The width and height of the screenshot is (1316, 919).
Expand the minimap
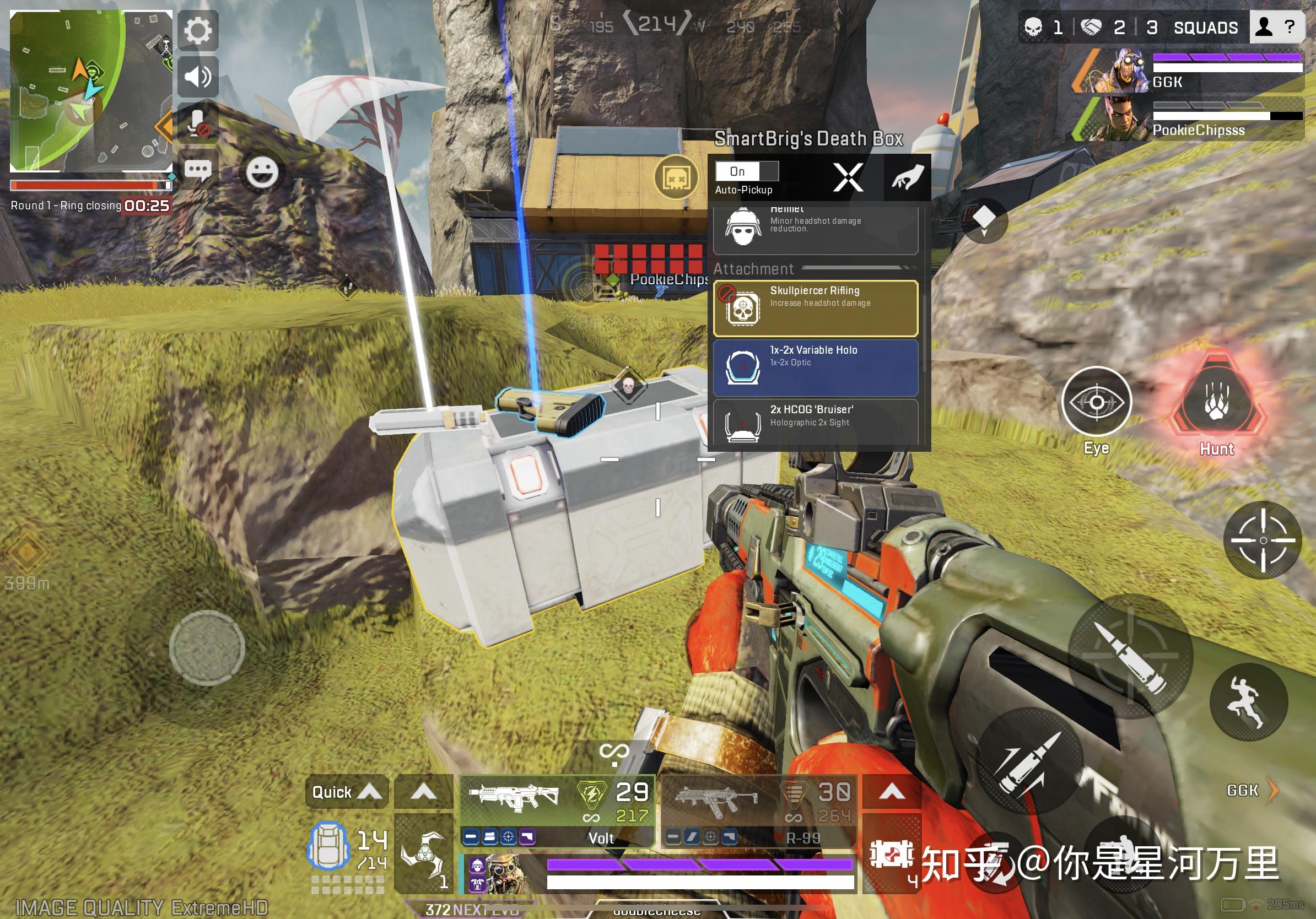(90, 90)
